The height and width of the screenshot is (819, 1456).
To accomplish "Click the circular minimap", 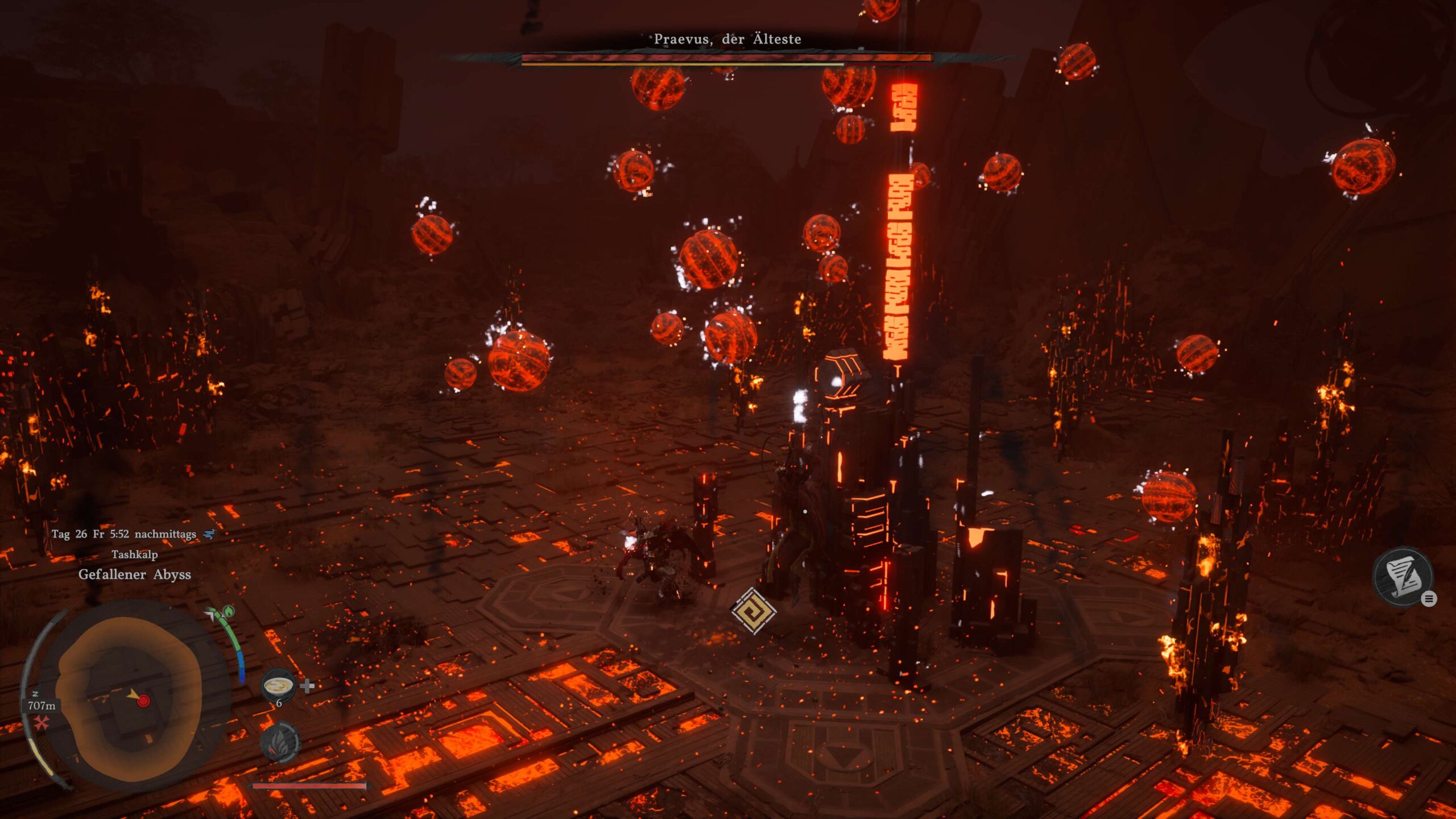I will point(130,698).
